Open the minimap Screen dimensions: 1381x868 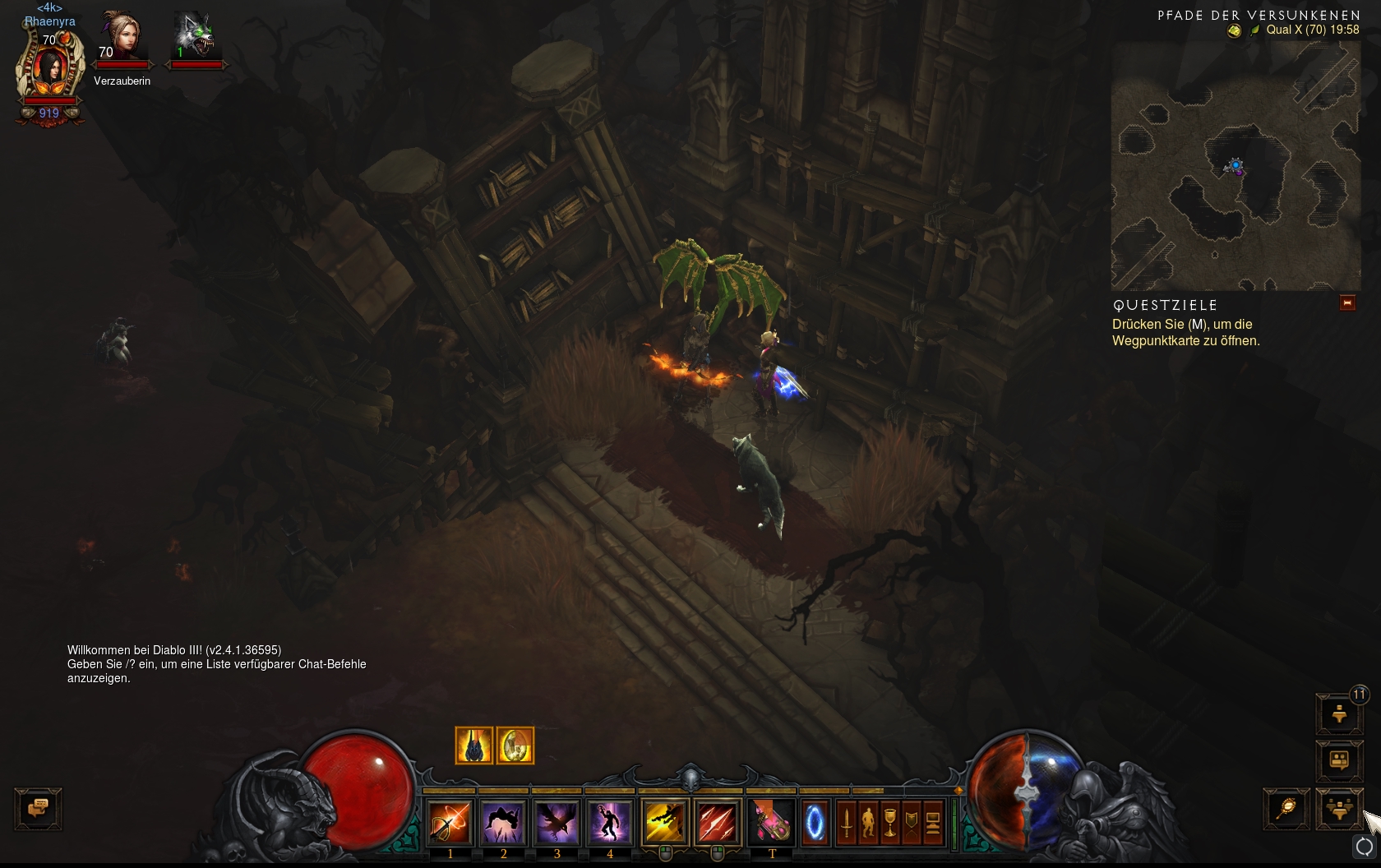point(1235,166)
